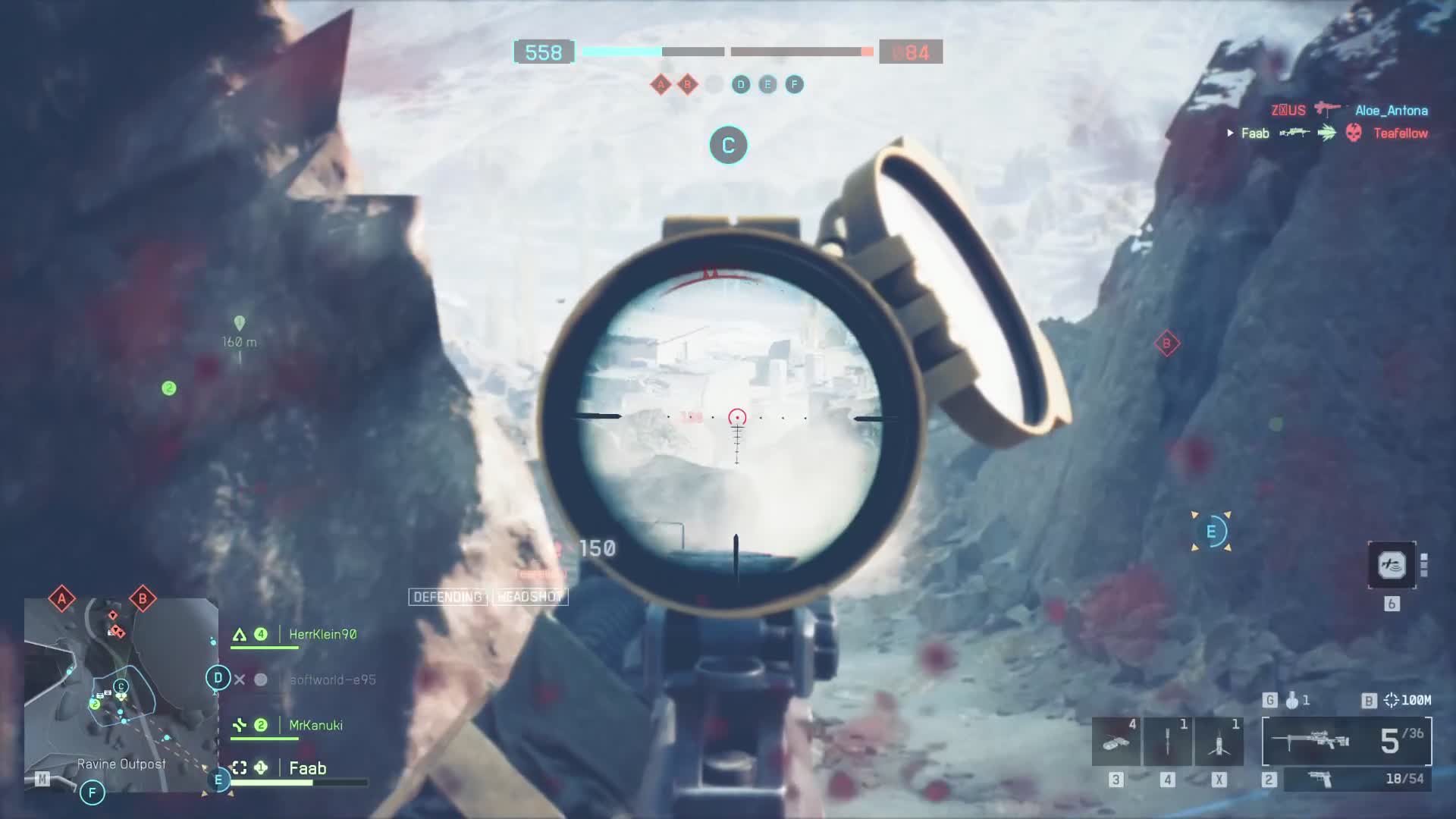Choose the gadget slot labeled X

coord(1219,742)
